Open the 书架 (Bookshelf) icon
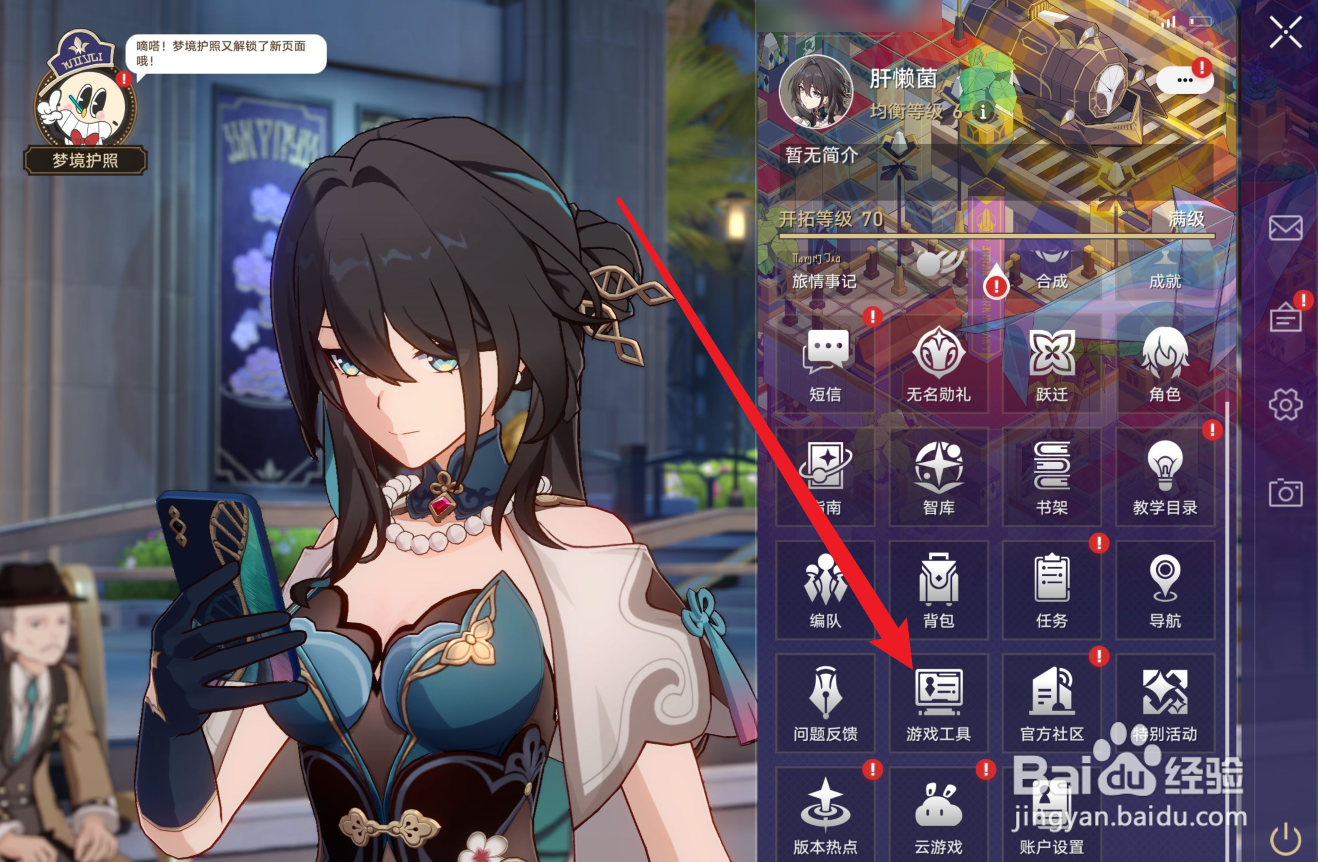Screen dimensions: 1318x862 click(1052, 478)
